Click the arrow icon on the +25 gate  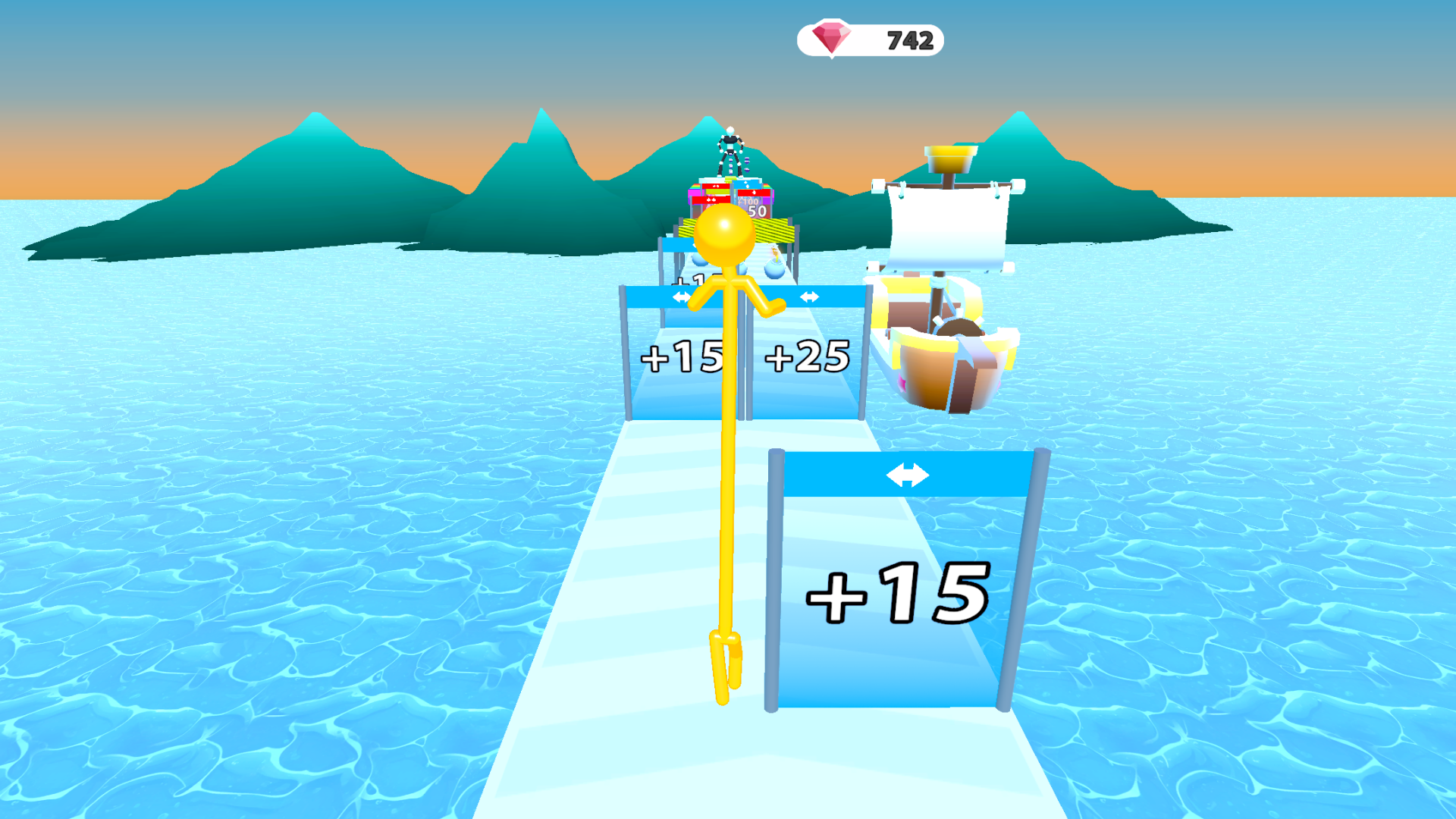point(810,296)
